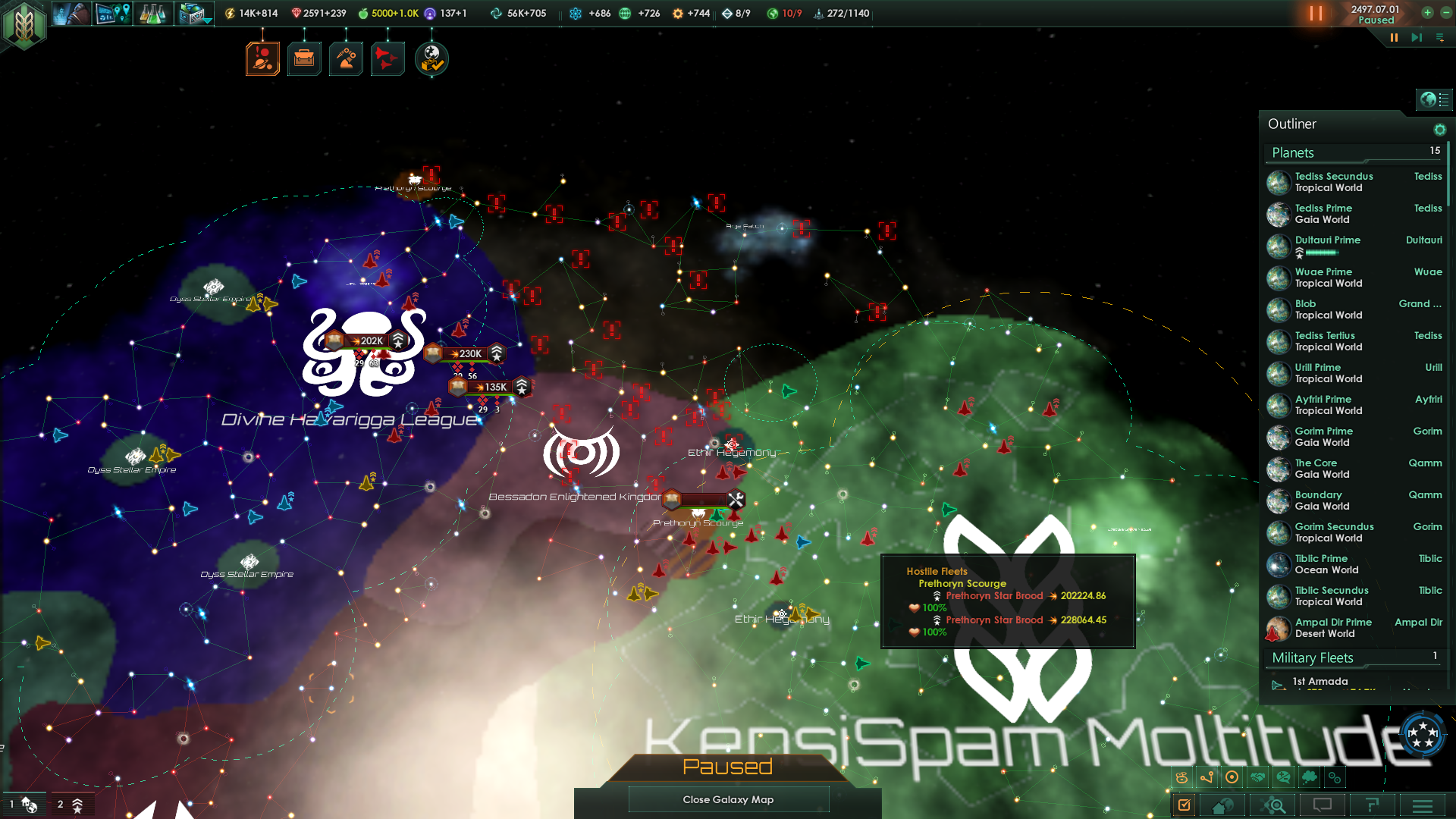Open the Contacts panel at top left

[x=72, y=13]
